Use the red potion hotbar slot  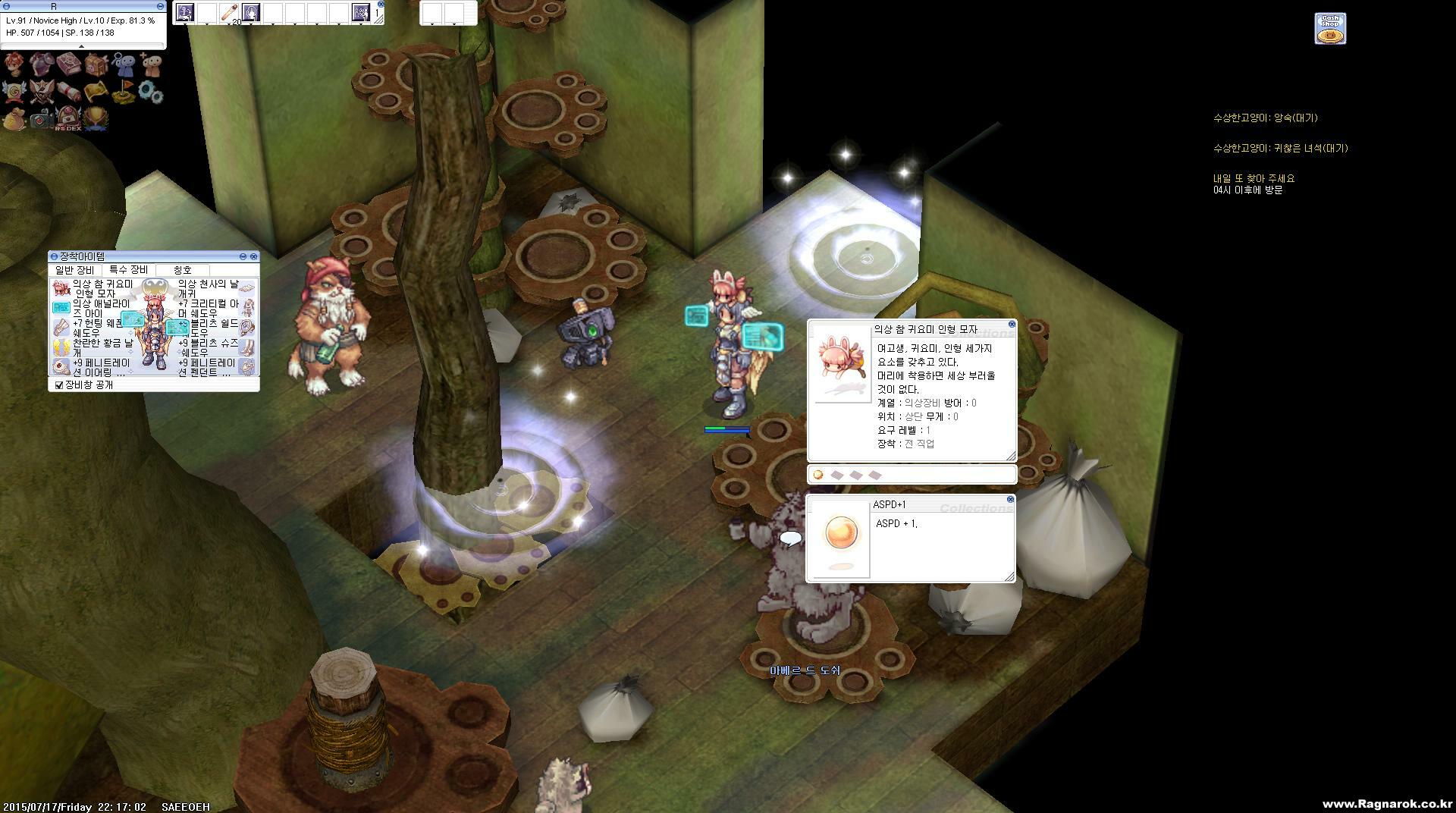point(228,13)
